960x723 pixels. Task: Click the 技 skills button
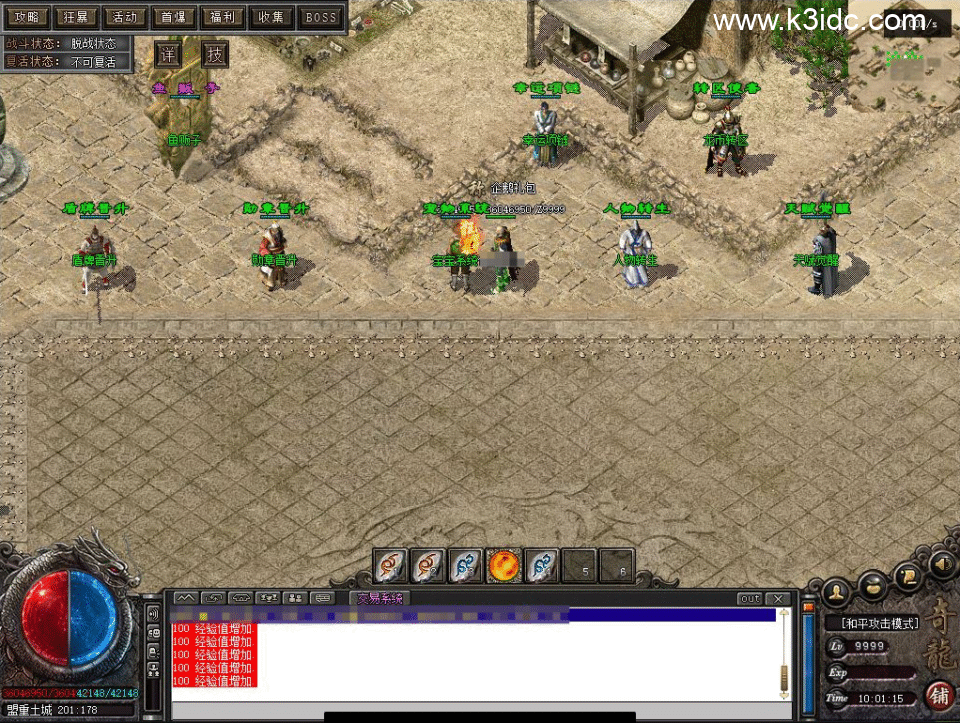pos(215,54)
